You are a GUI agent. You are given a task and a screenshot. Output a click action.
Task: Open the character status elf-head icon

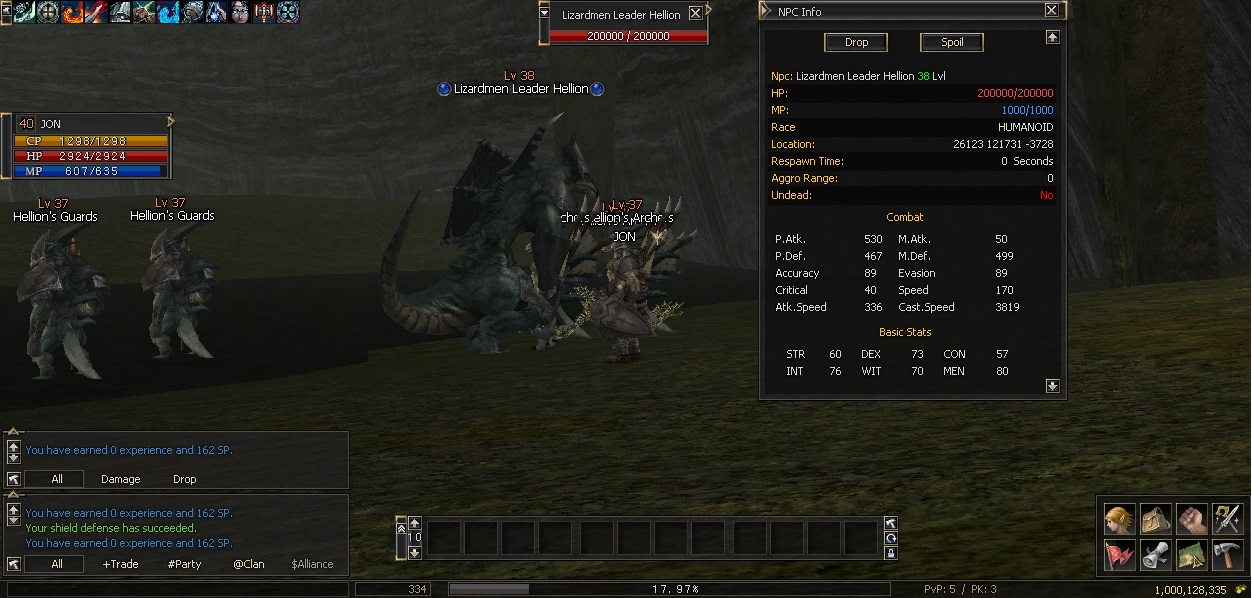[1120, 519]
